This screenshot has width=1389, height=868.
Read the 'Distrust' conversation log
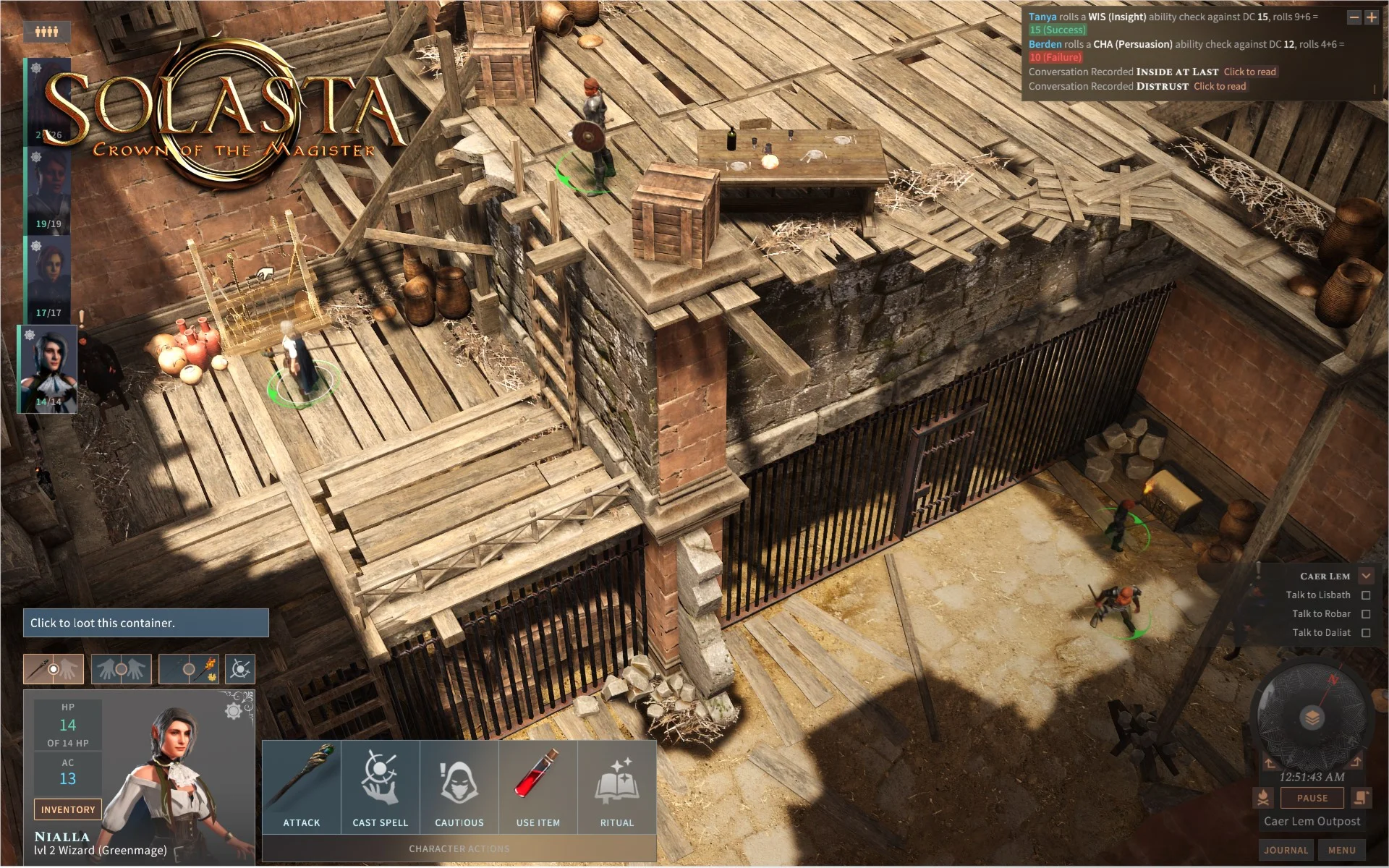(1220, 86)
